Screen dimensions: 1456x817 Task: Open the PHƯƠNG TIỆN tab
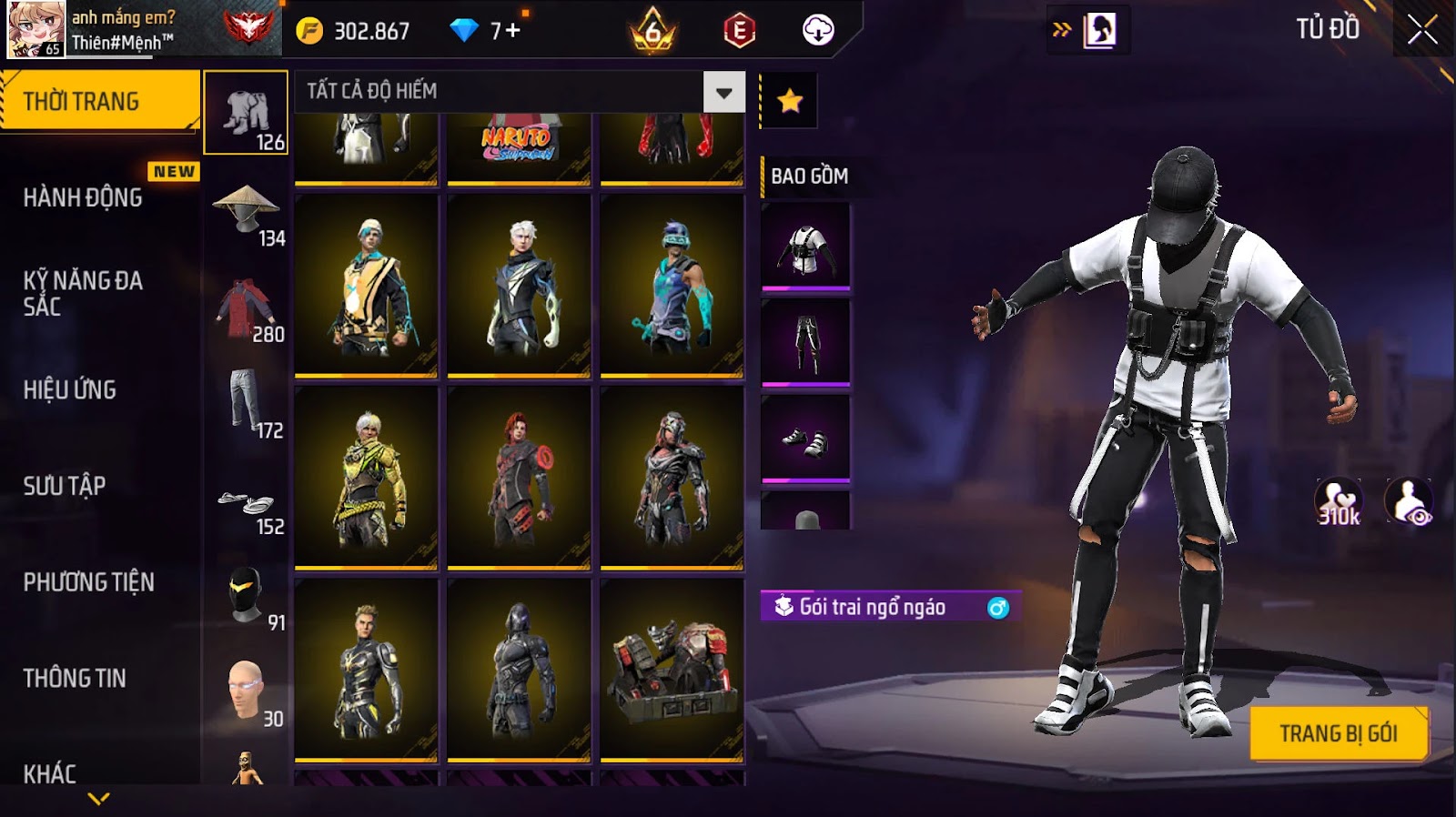(x=89, y=582)
